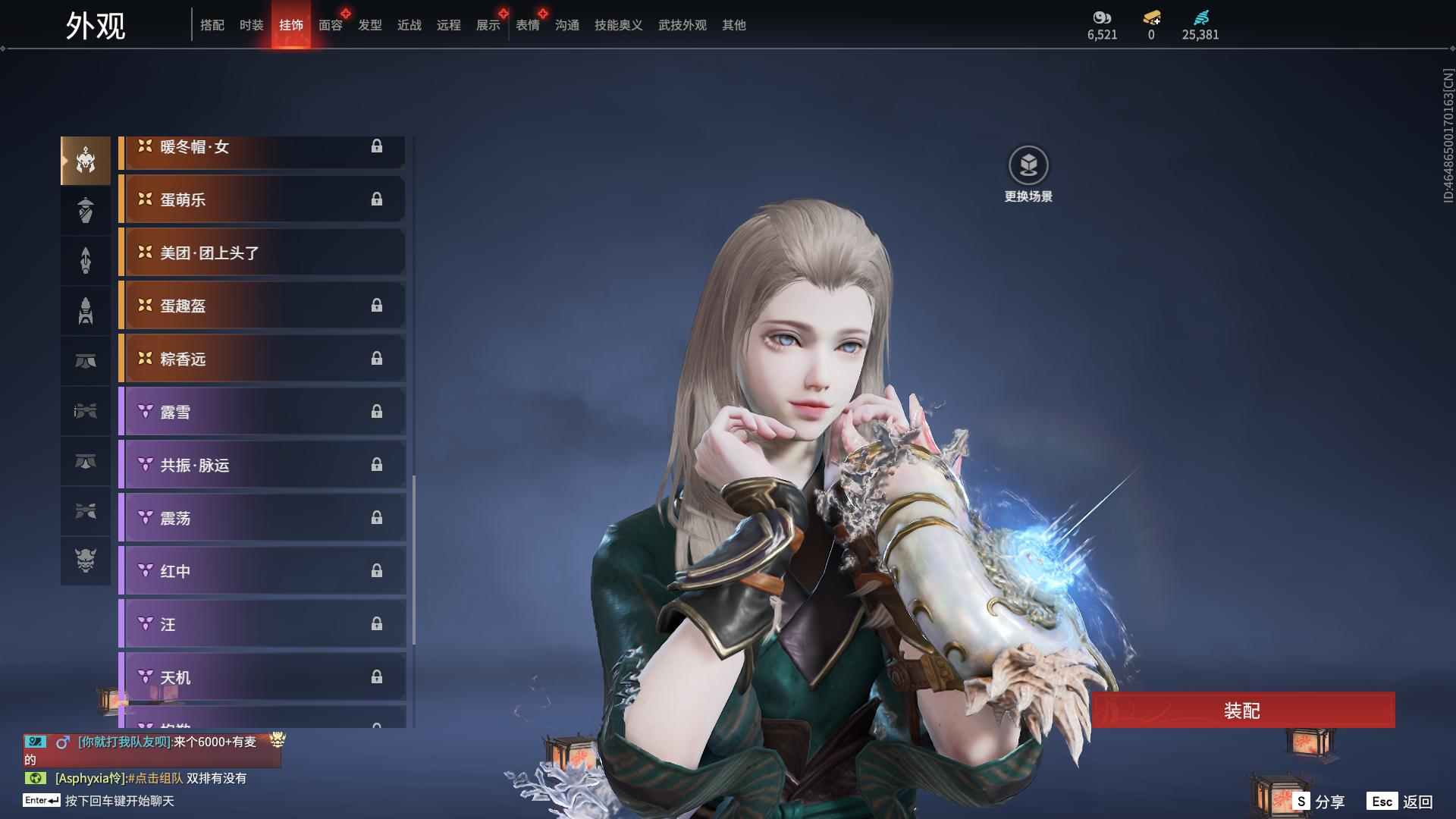Open the 分享 share option
Screen dimensions: 1456x819
pos(1319,802)
